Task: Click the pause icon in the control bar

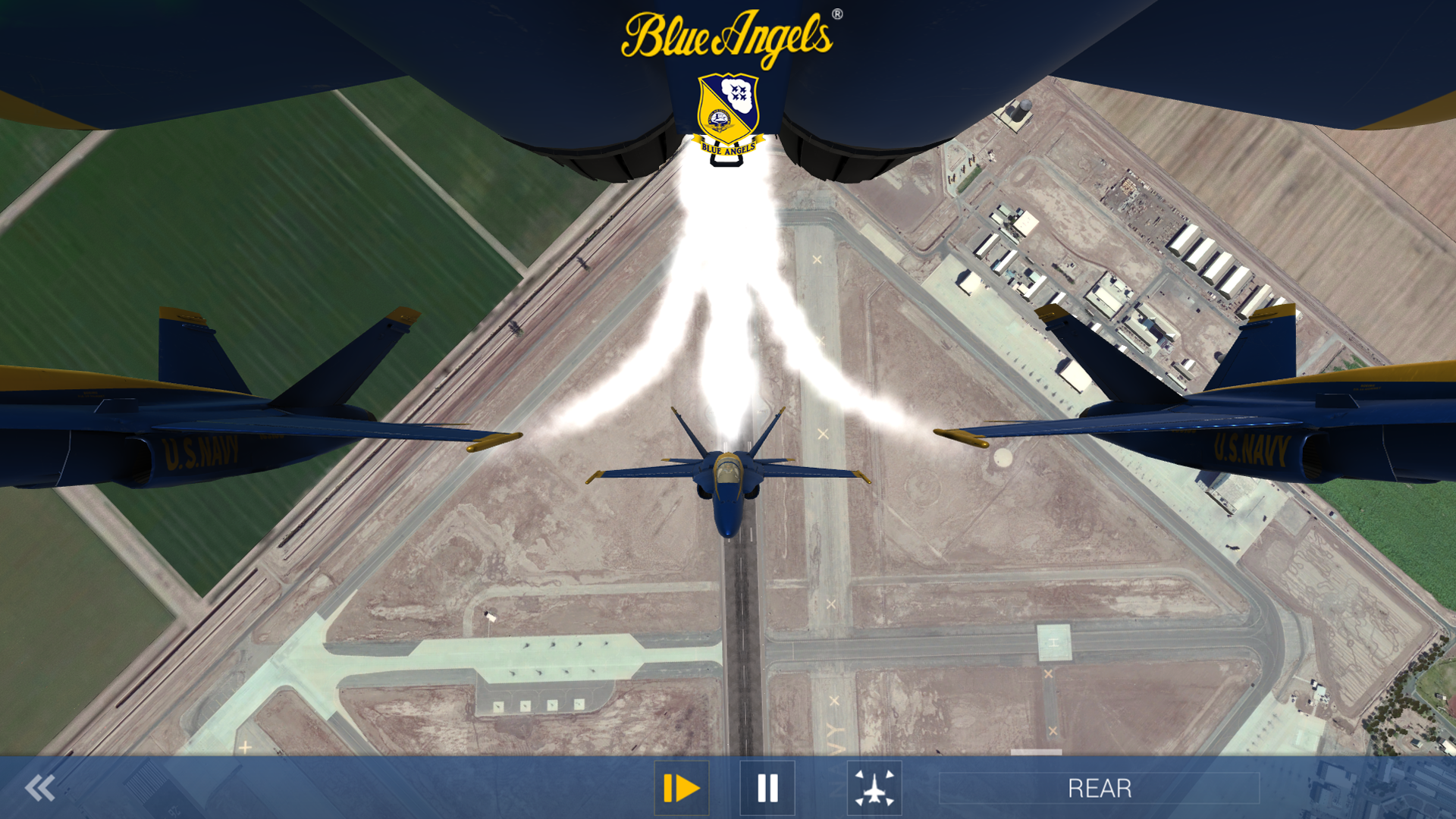Action: 767,787
